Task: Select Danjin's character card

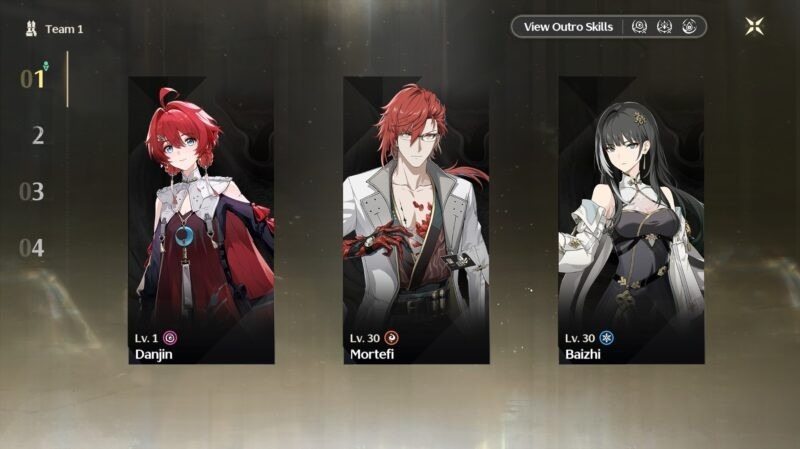Action: [201, 220]
